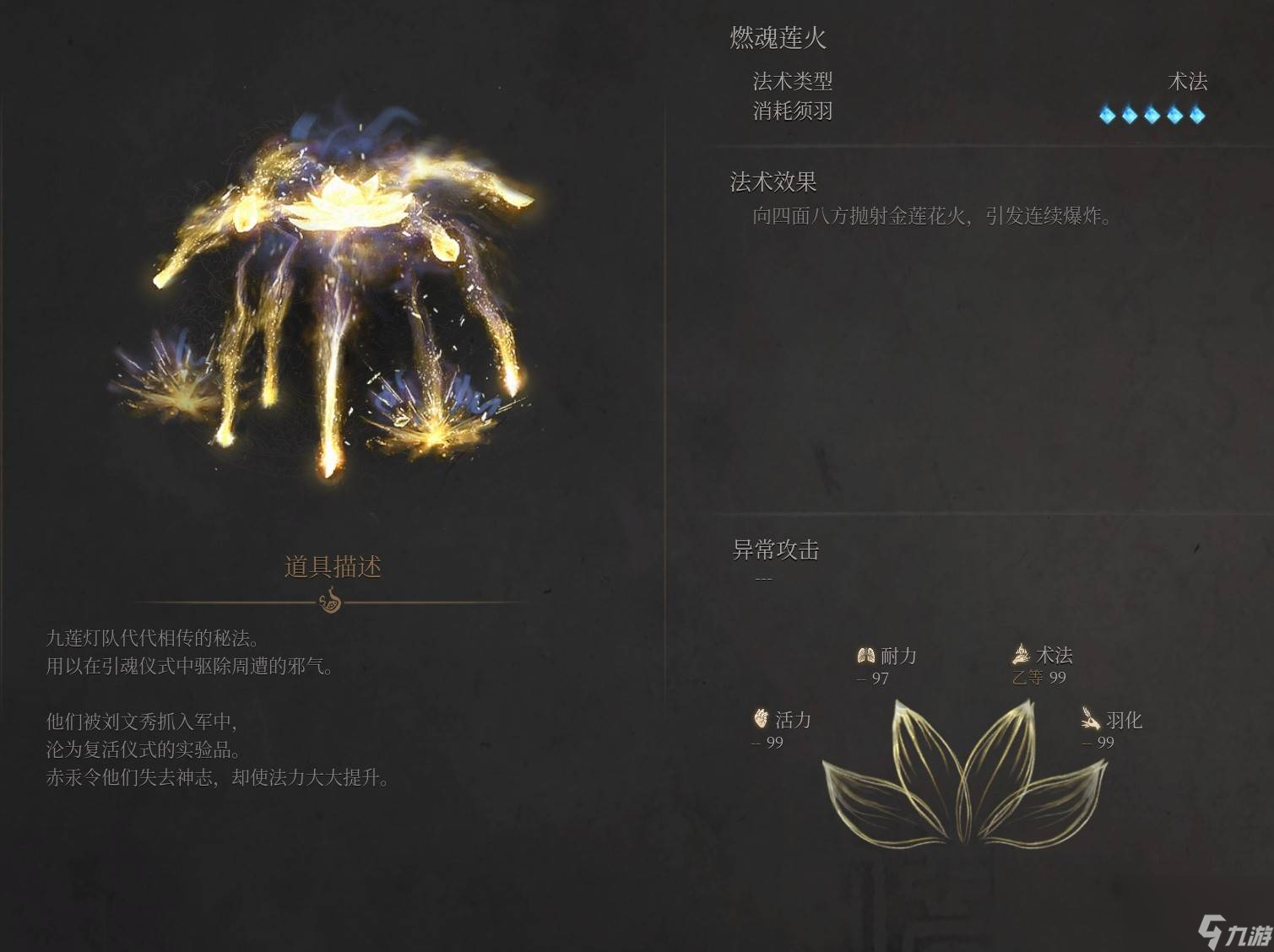Click the --- entry under 异常攻击
Image resolution: width=1274 pixels, height=952 pixels.
765,577
